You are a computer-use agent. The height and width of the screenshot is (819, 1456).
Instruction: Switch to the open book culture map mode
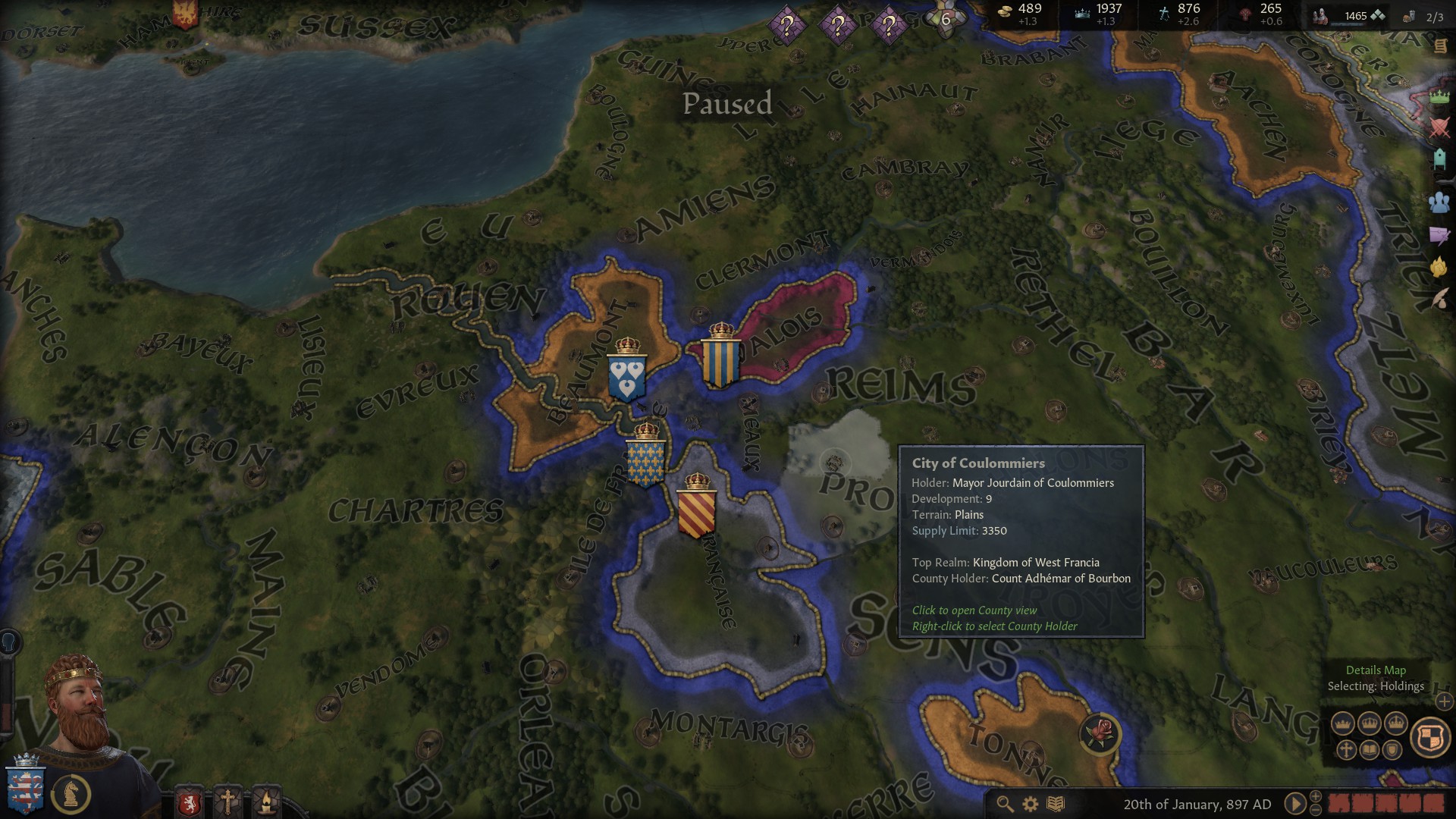1370,750
